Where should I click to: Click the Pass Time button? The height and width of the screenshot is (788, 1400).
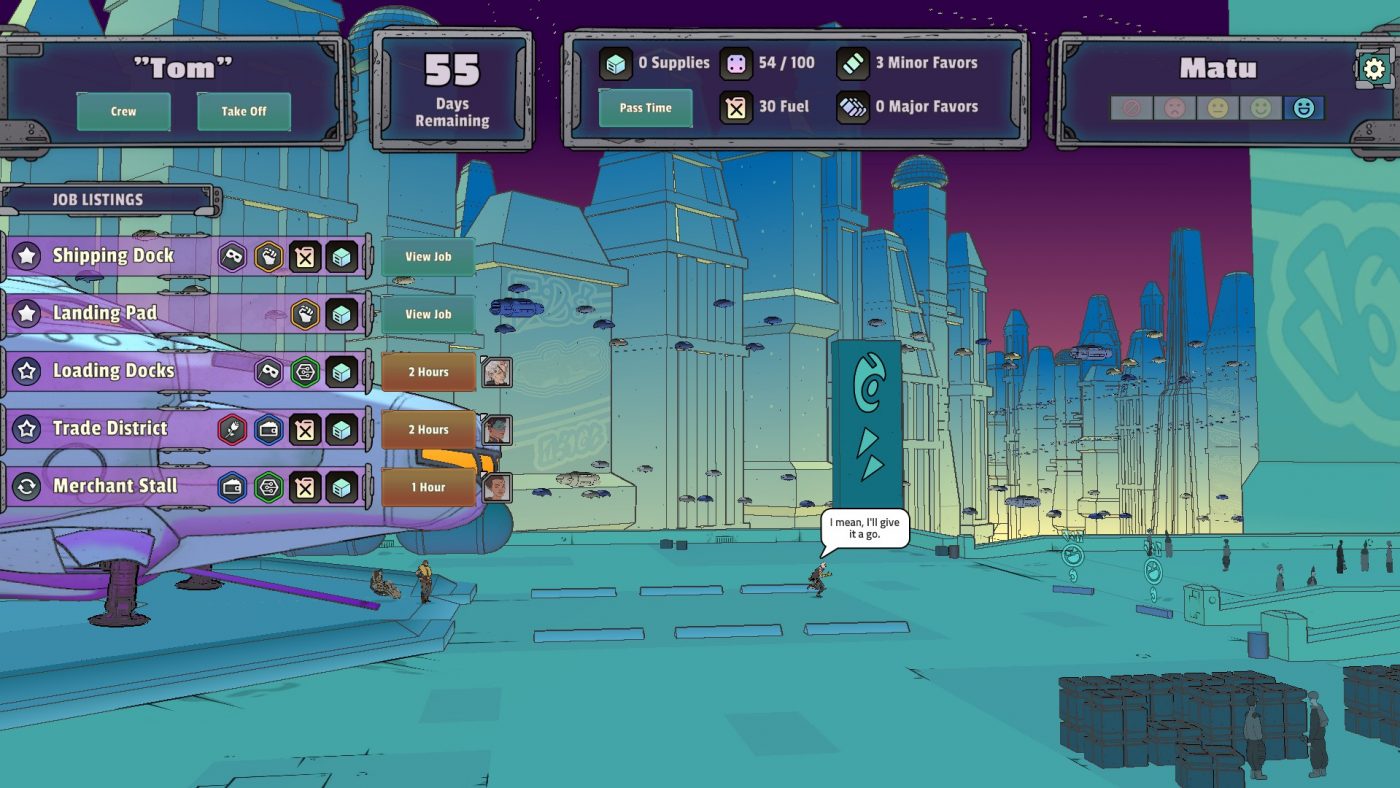tap(645, 107)
